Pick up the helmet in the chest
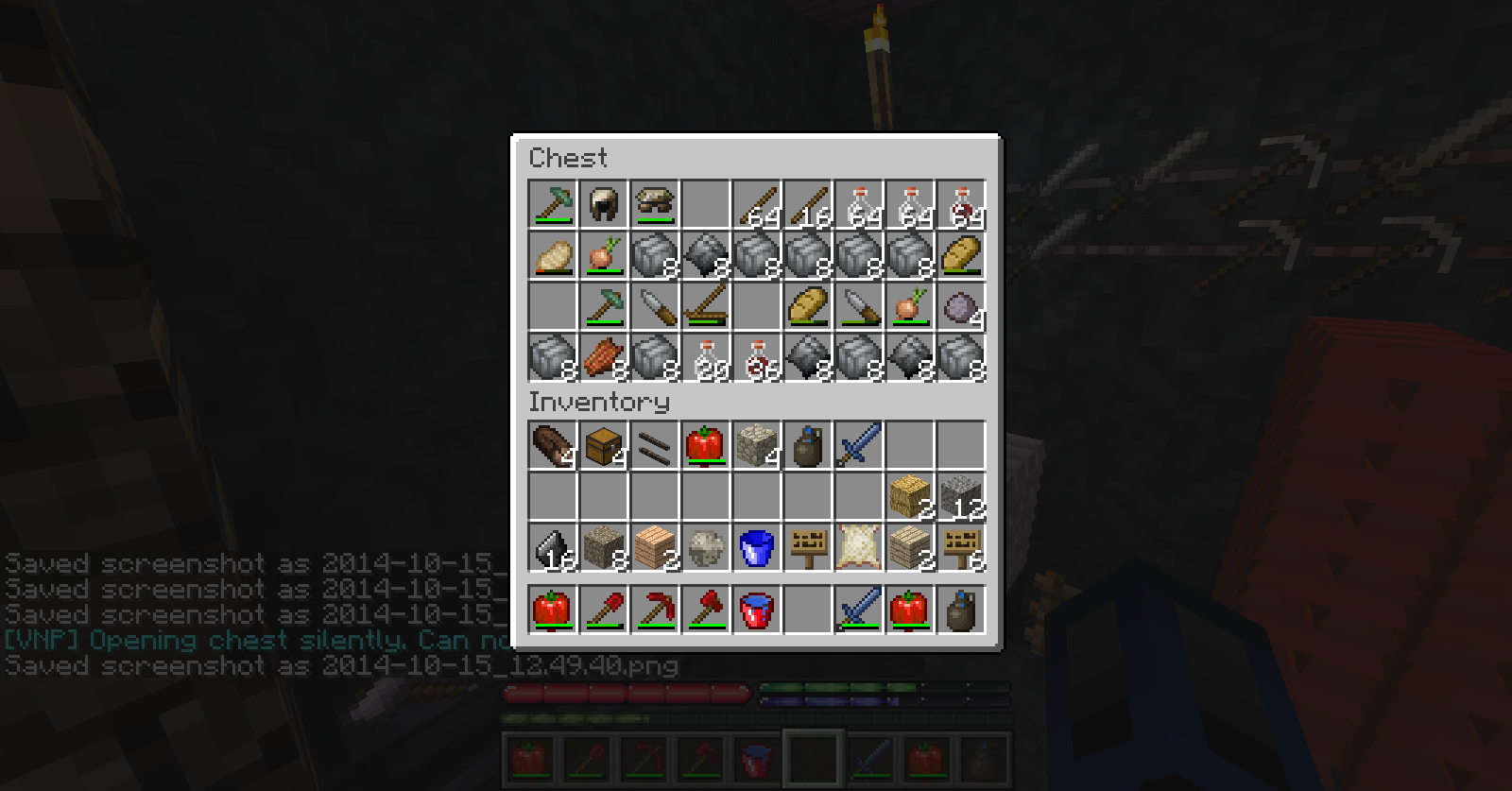 (x=603, y=204)
